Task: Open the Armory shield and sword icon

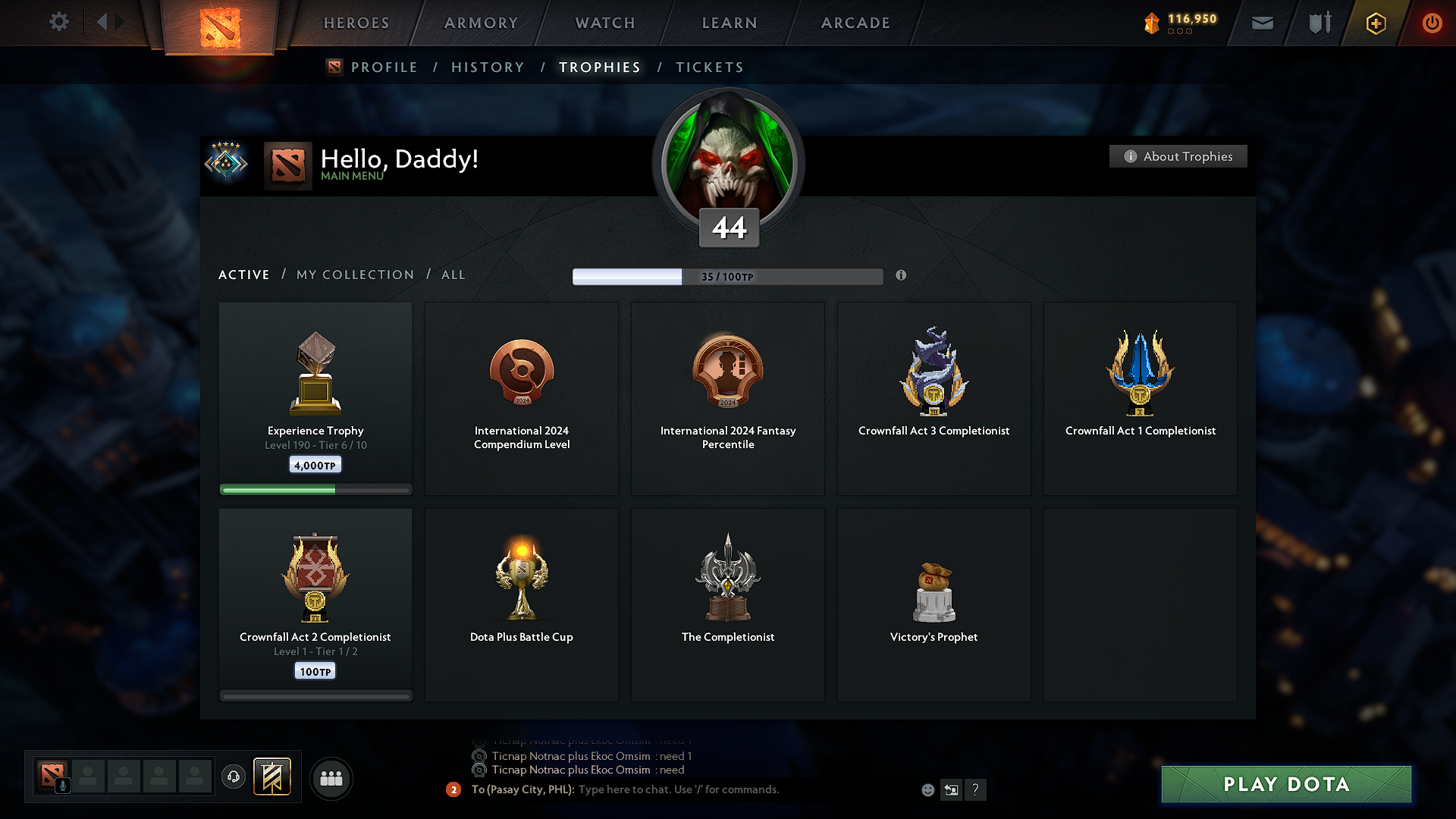Action: click(x=1318, y=23)
